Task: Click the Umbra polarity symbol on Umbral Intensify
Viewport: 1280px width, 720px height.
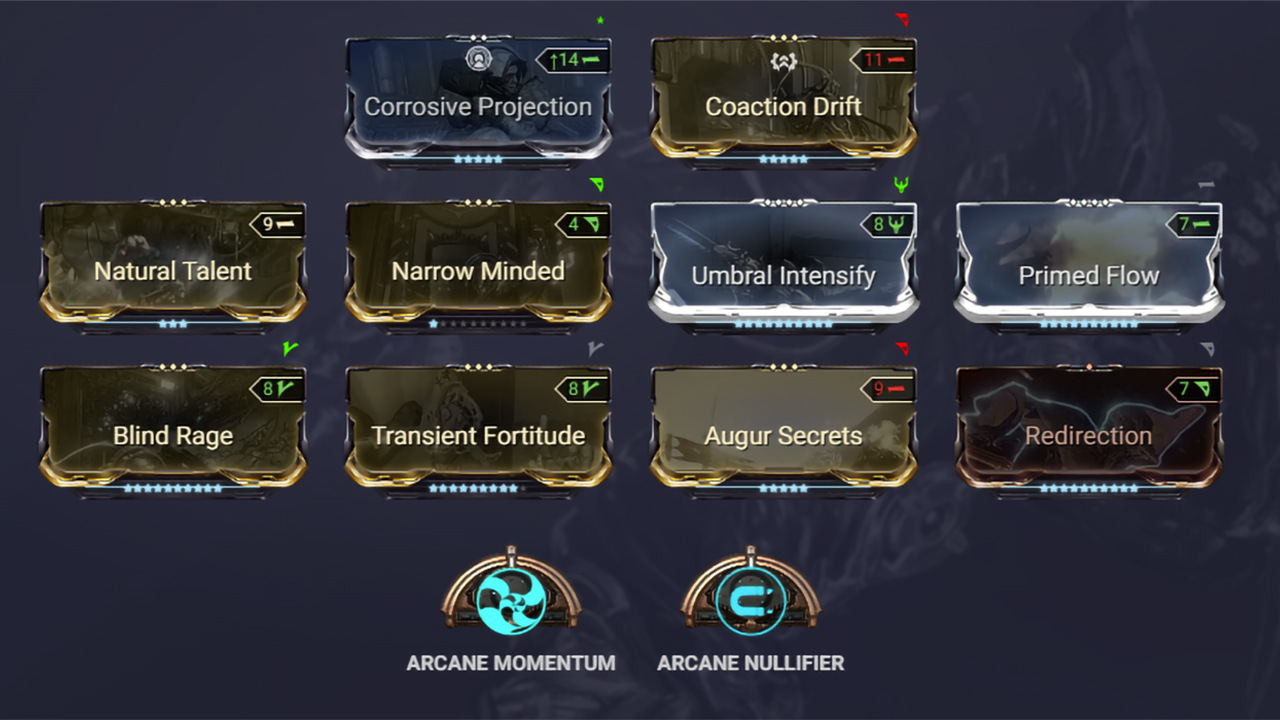Action: point(894,224)
